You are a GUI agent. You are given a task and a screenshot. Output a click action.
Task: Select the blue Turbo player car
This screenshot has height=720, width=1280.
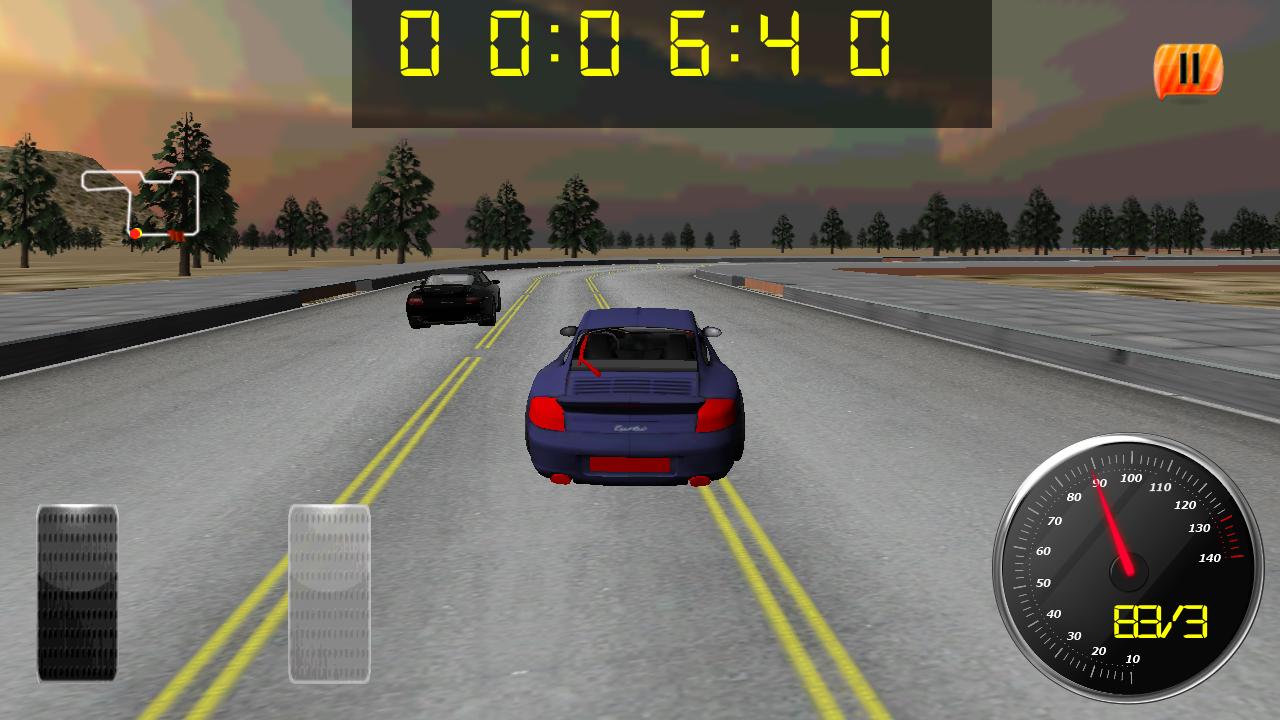tap(632, 400)
